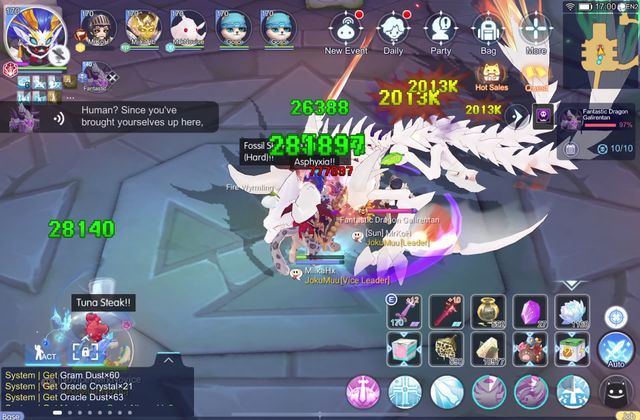Click the dungeon minimap

[x=602, y=45]
